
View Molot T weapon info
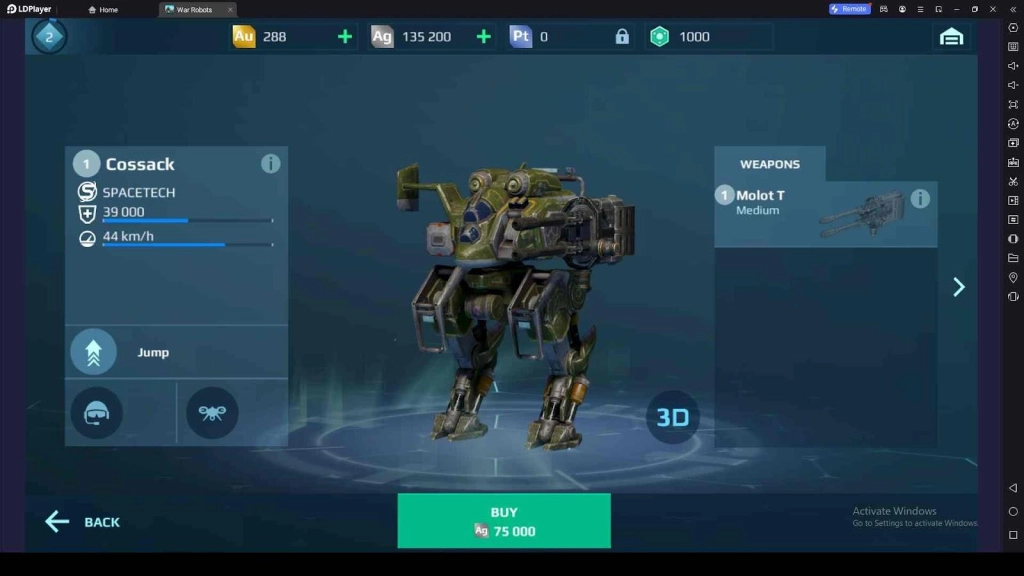pos(920,199)
